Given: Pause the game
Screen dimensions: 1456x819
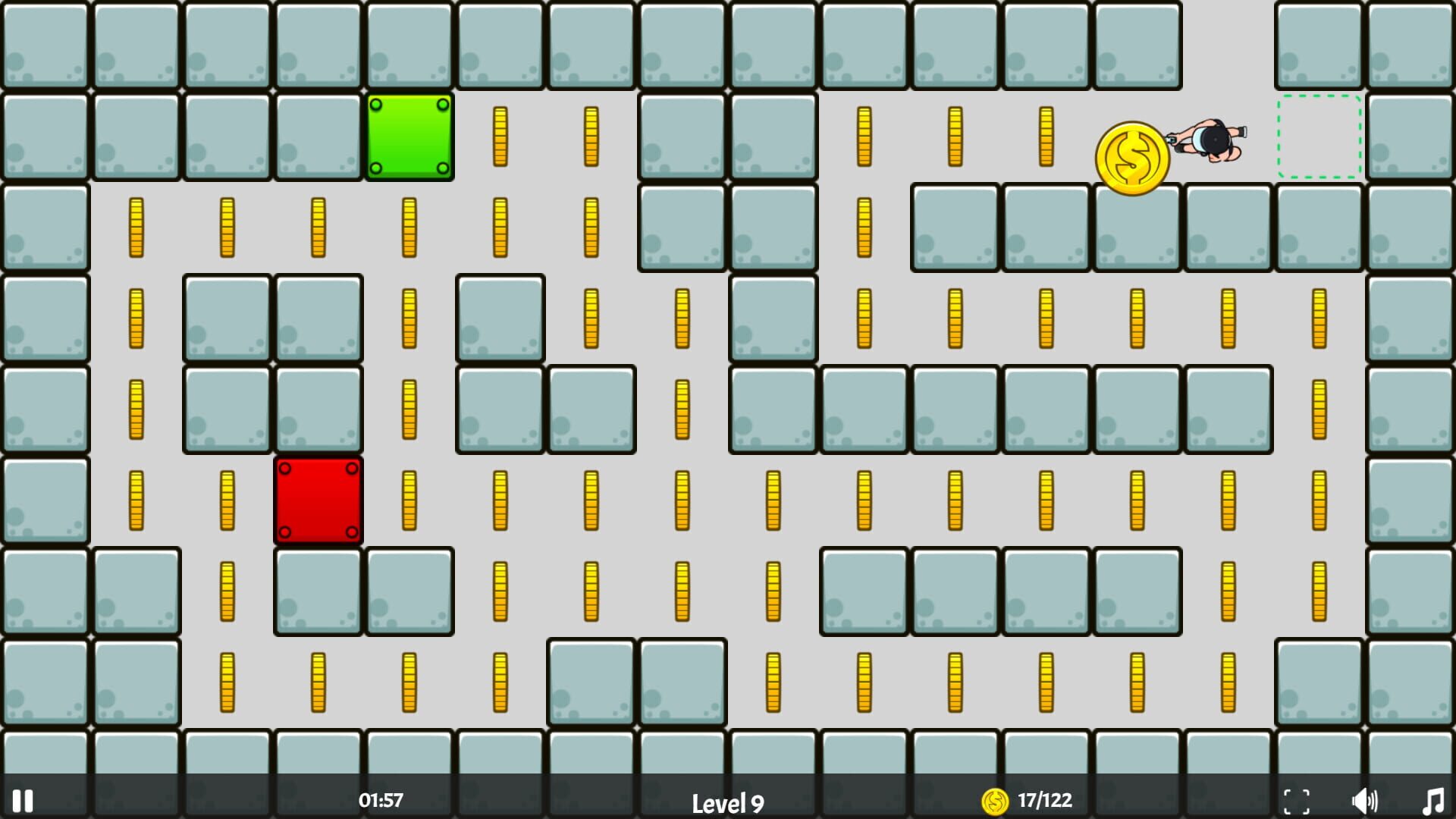Looking at the screenshot, I should click(x=24, y=799).
